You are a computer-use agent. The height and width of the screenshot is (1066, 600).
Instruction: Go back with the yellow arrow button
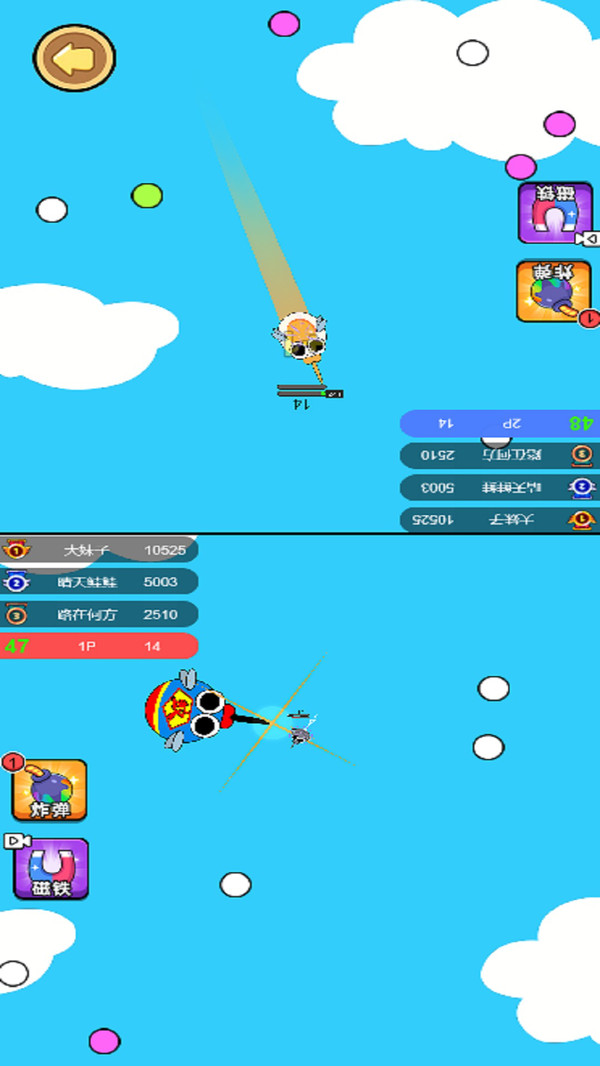click(74, 59)
